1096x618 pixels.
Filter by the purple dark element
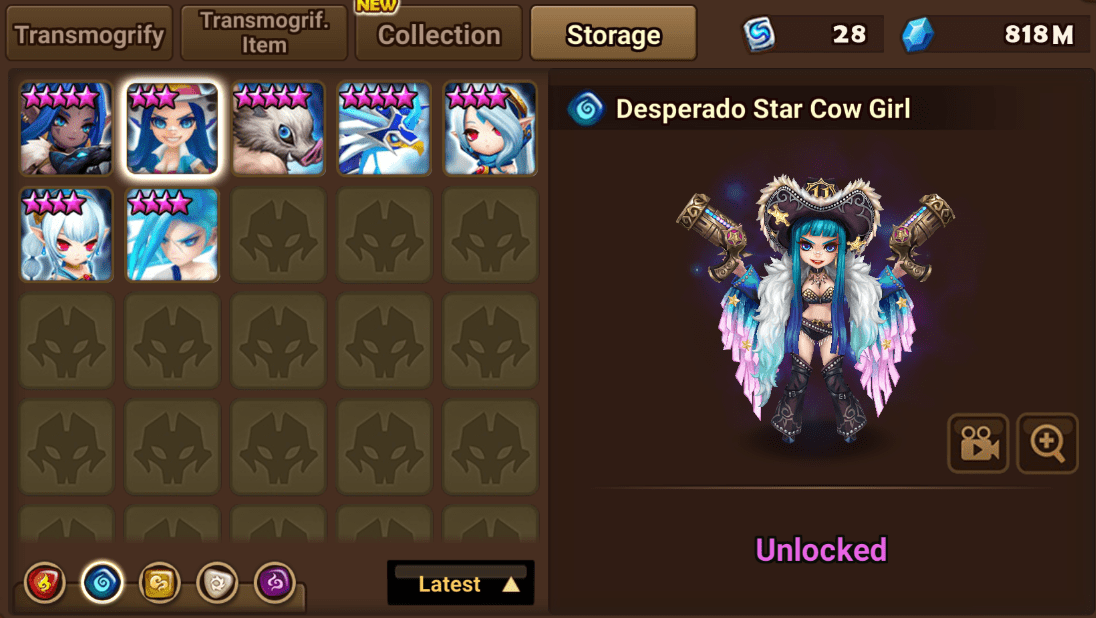click(275, 582)
